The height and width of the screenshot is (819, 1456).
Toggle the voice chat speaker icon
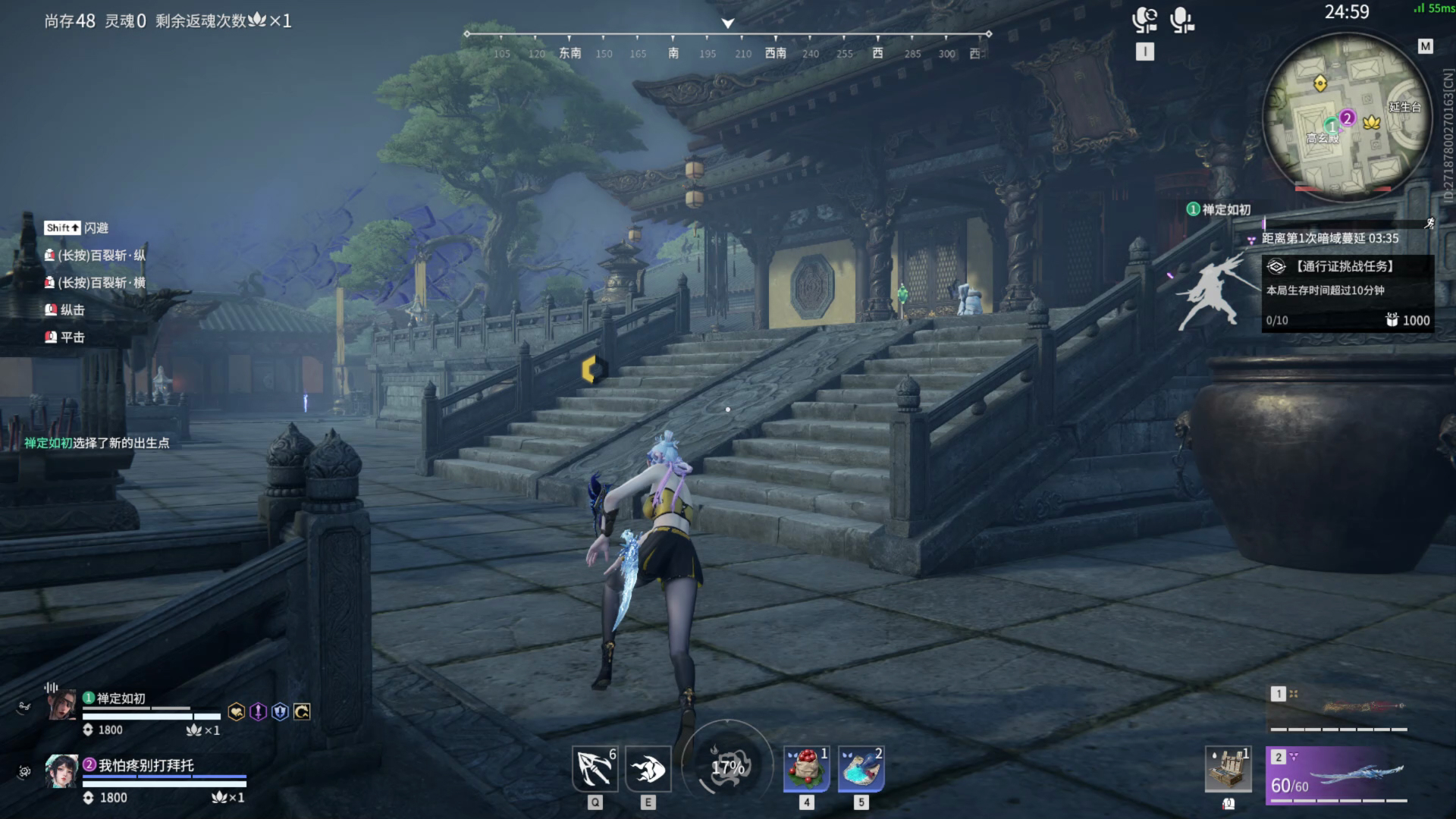(x=1144, y=20)
